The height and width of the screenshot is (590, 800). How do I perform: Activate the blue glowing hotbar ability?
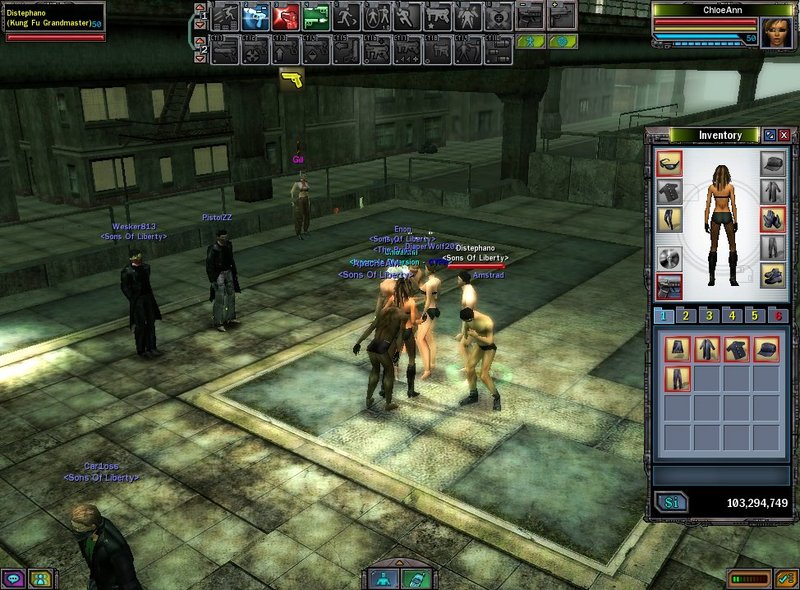pyautogui.click(x=257, y=16)
